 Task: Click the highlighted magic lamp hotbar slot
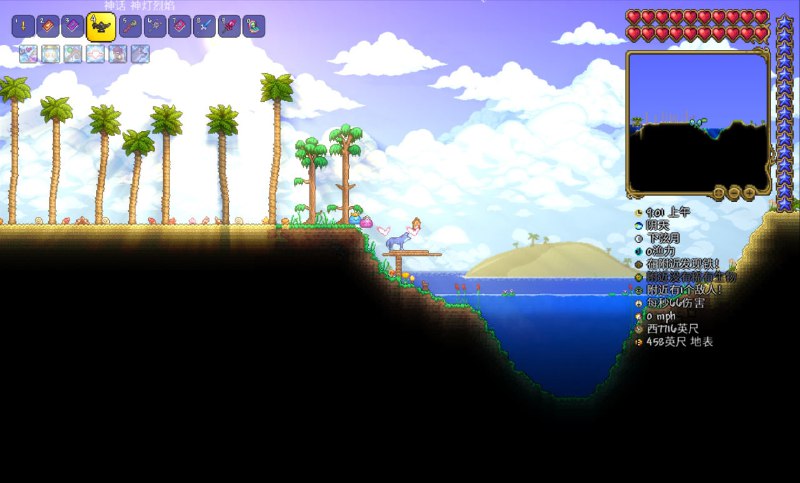point(101,27)
